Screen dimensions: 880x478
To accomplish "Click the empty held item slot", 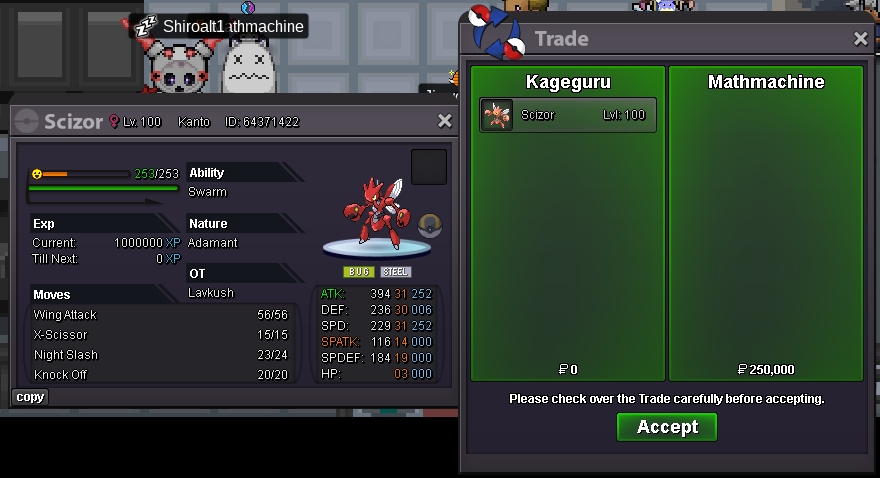I will point(429,167).
